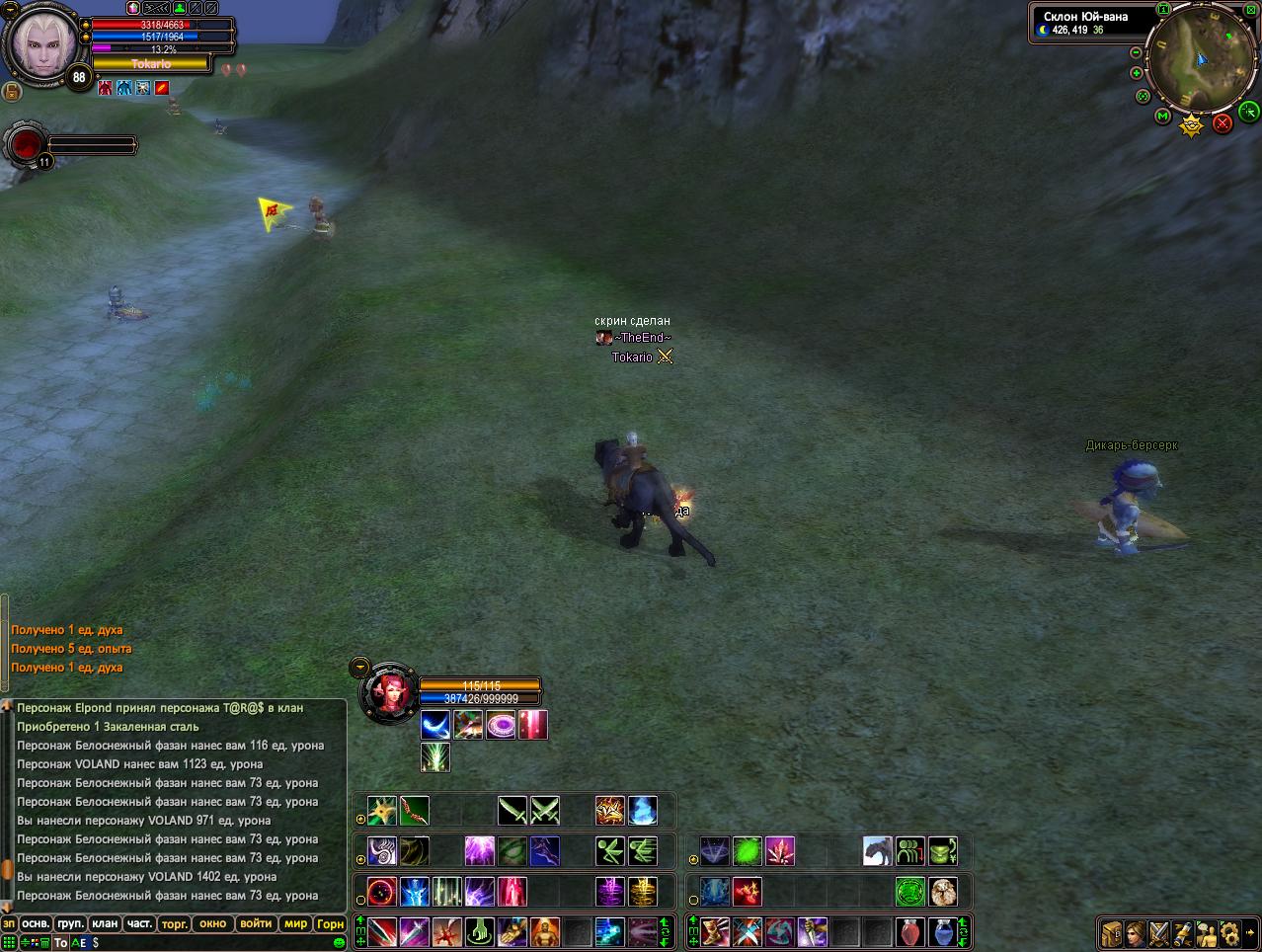Image resolution: width=1262 pixels, height=952 pixels.
Task: Click the red crossed-swords PvP button
Action: pyautogui.click(x=1223, y=122)
